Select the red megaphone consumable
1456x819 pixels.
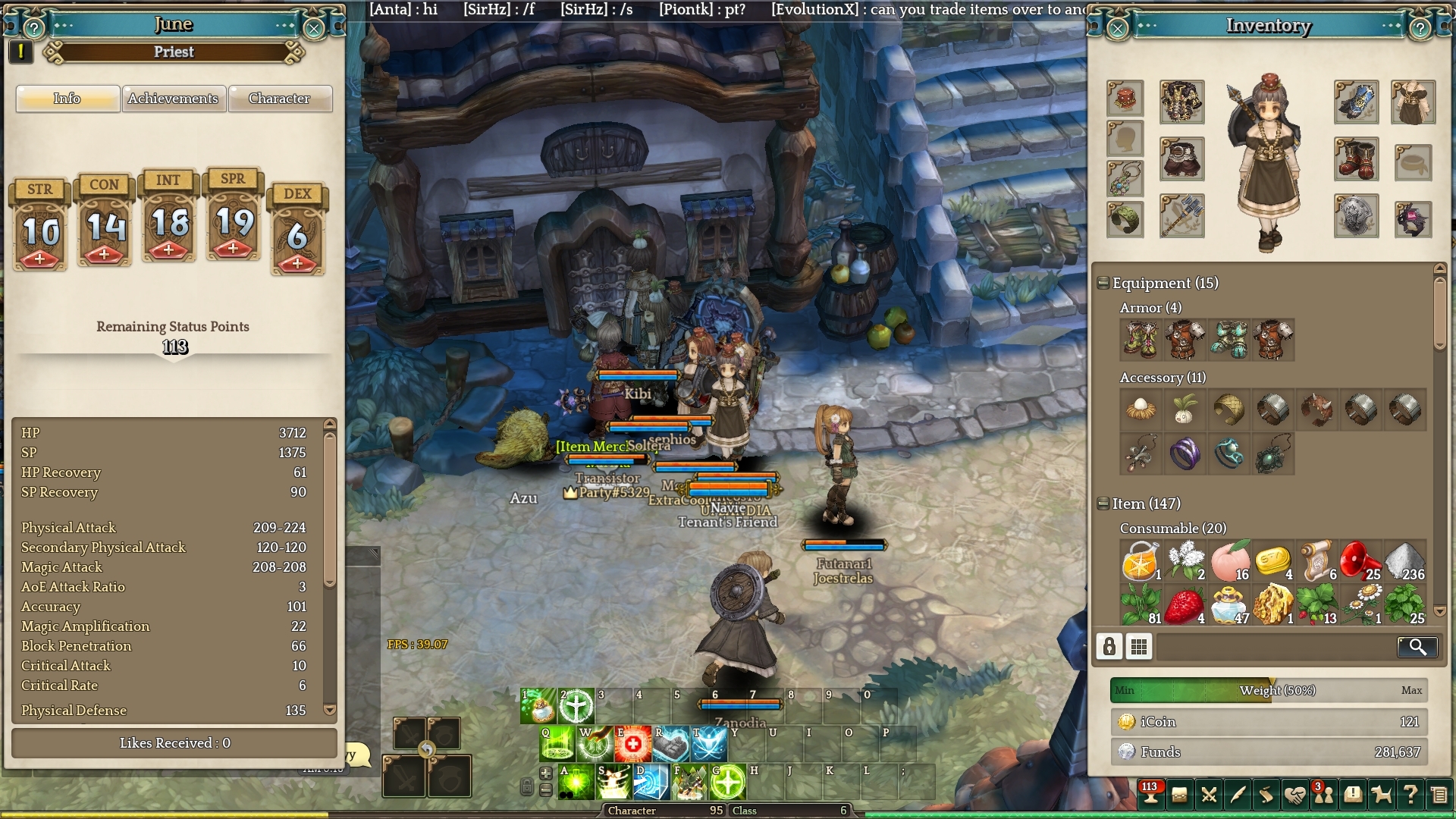tap(1360, 560)
